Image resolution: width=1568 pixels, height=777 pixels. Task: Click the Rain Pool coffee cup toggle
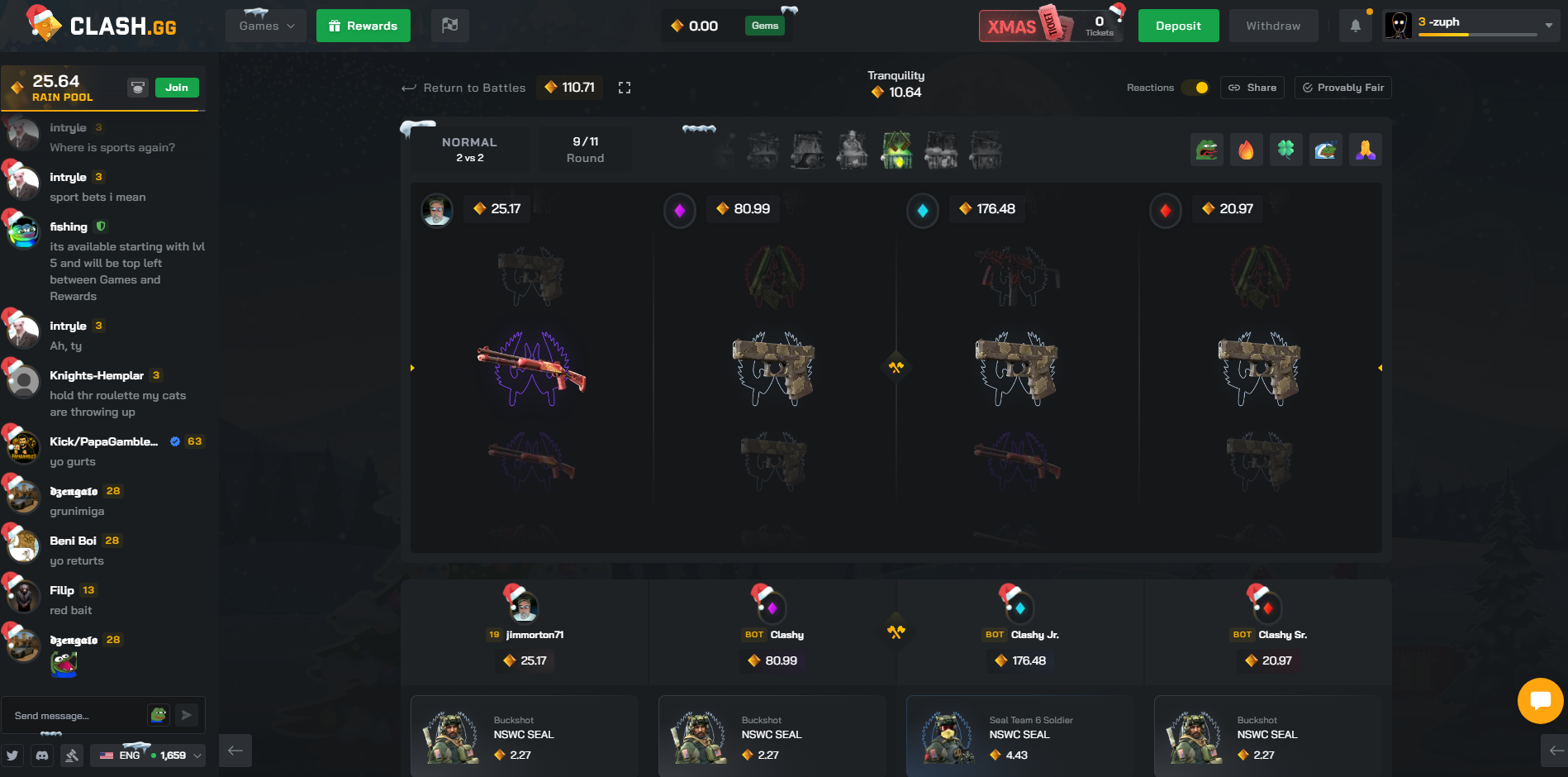138,87
